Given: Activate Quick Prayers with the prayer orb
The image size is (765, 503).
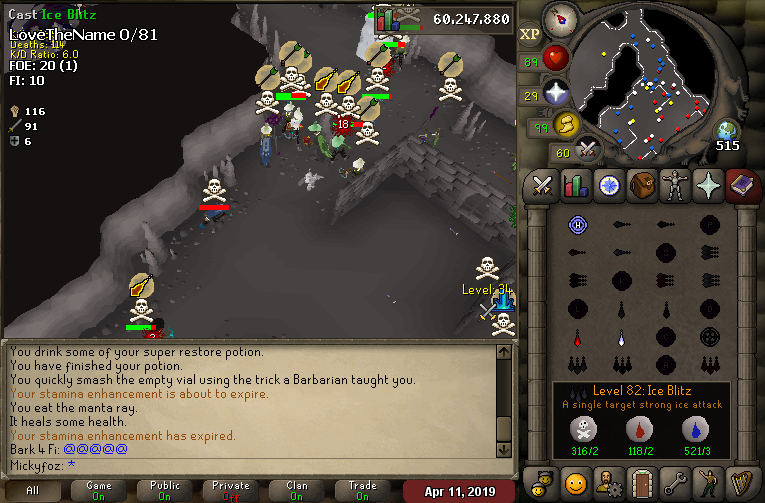Looking at the screenshot, I should click(555, 93).
